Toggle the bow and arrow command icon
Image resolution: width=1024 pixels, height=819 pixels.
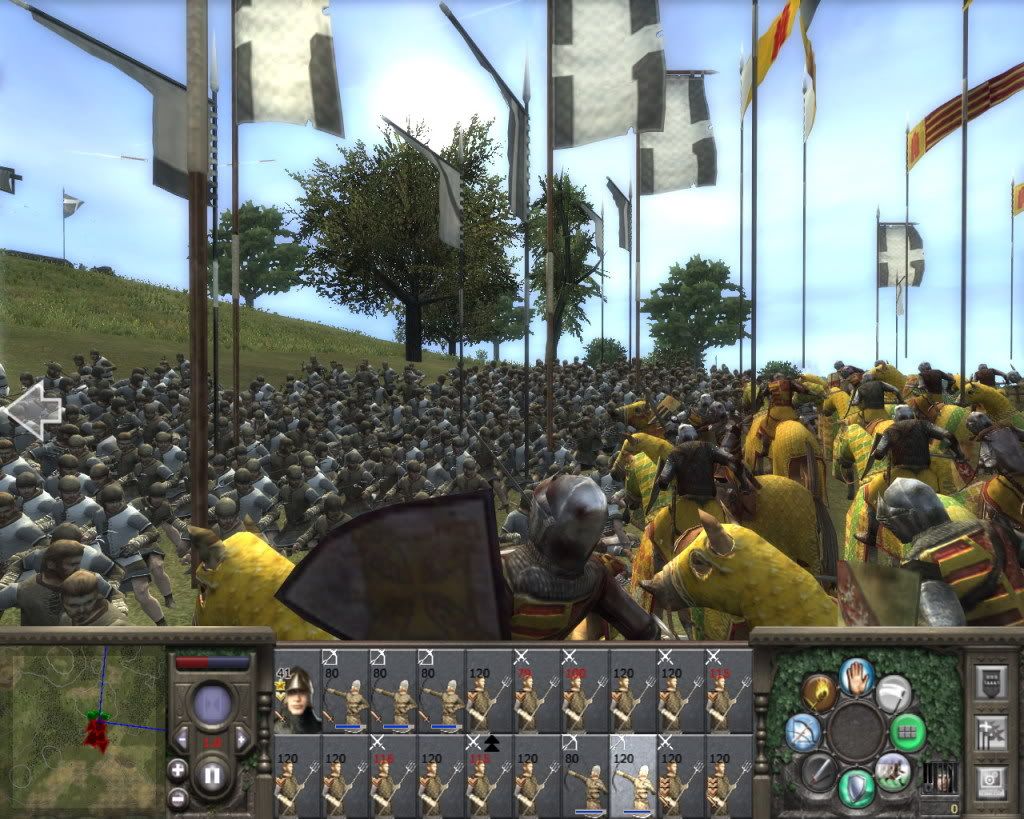tap(803, 731)
